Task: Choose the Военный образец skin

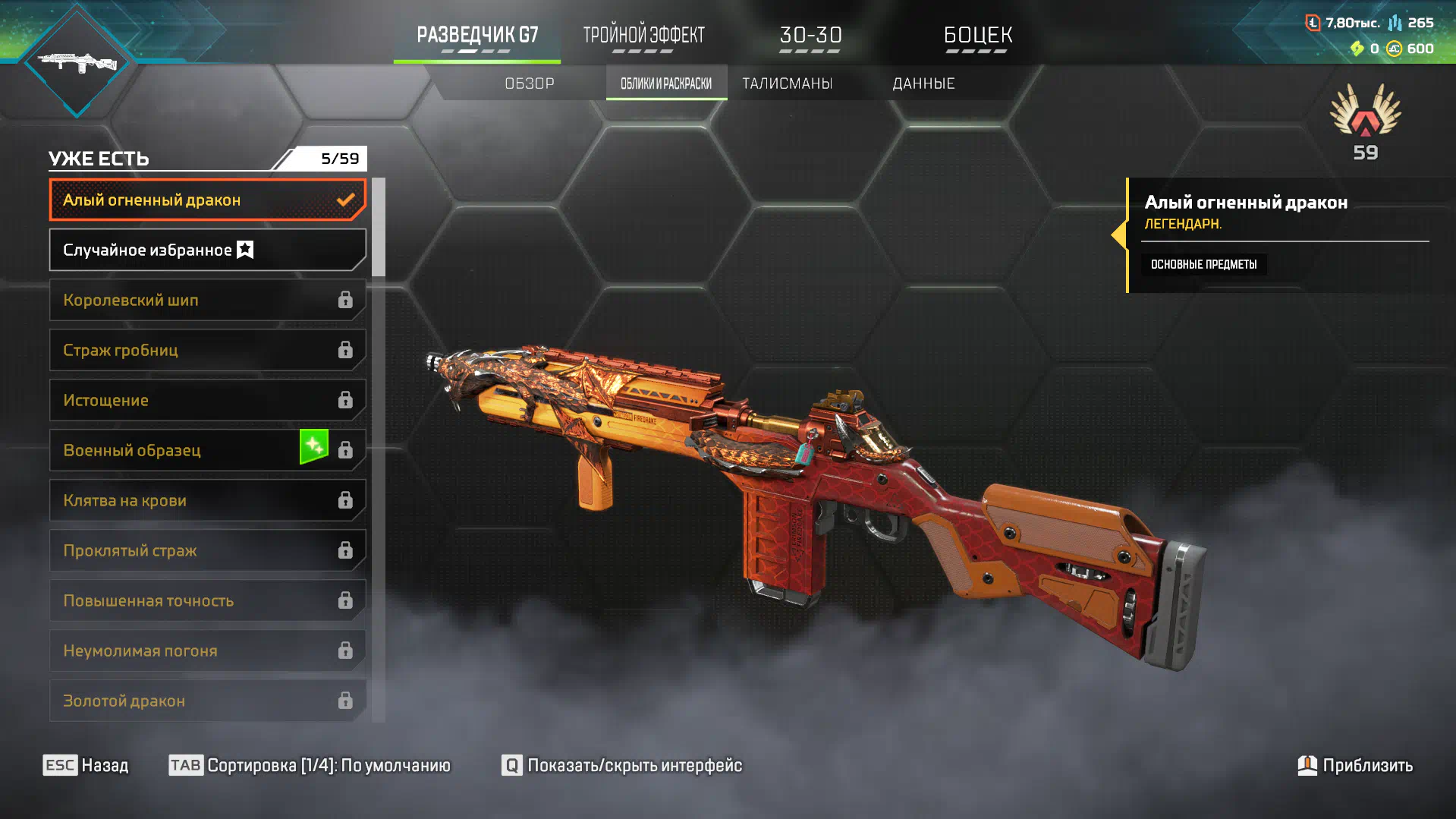Action: click(x=207, y=450)
